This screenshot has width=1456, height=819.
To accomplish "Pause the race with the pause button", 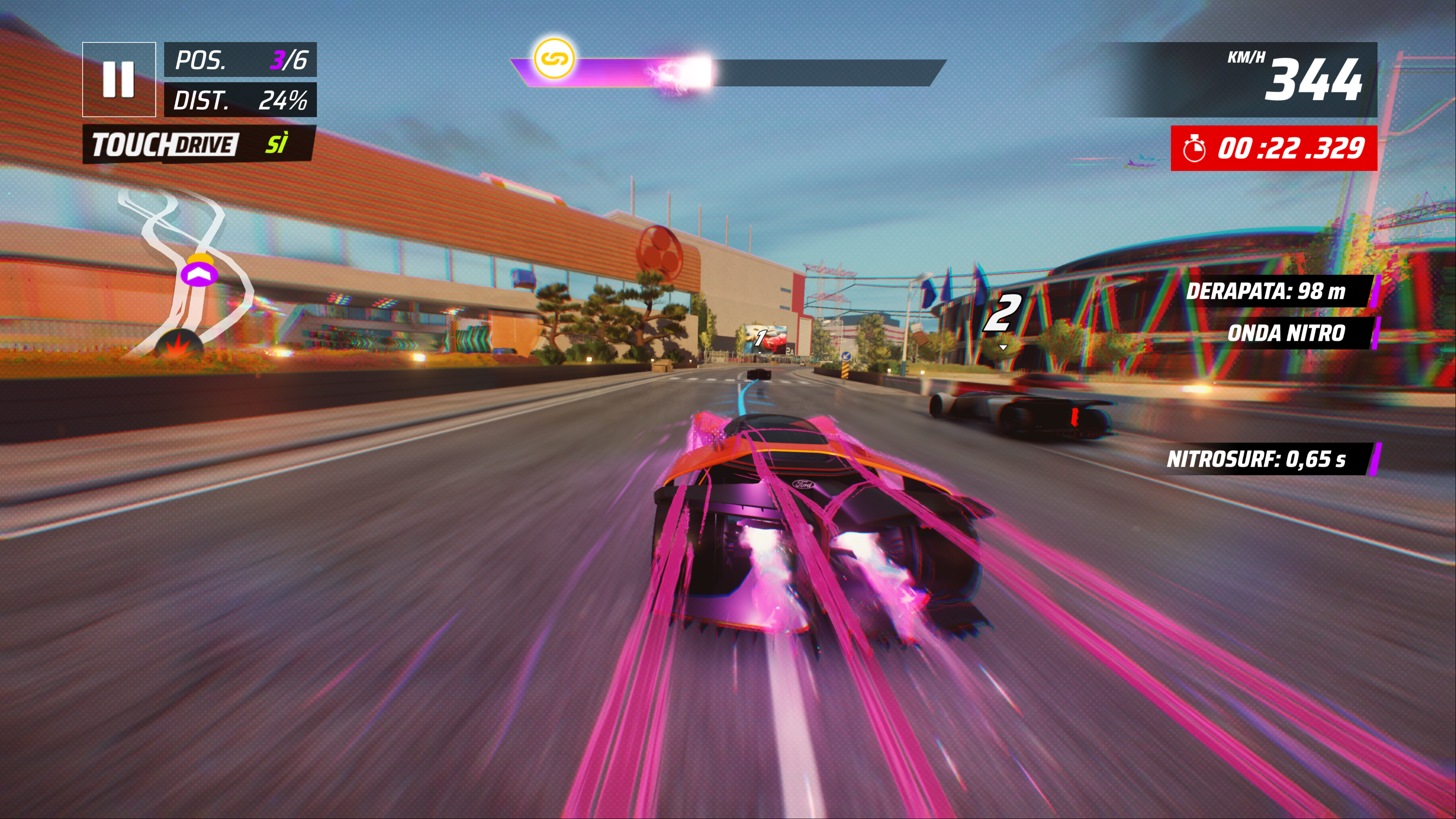I will pyautogui.click(x=119, y=79).
